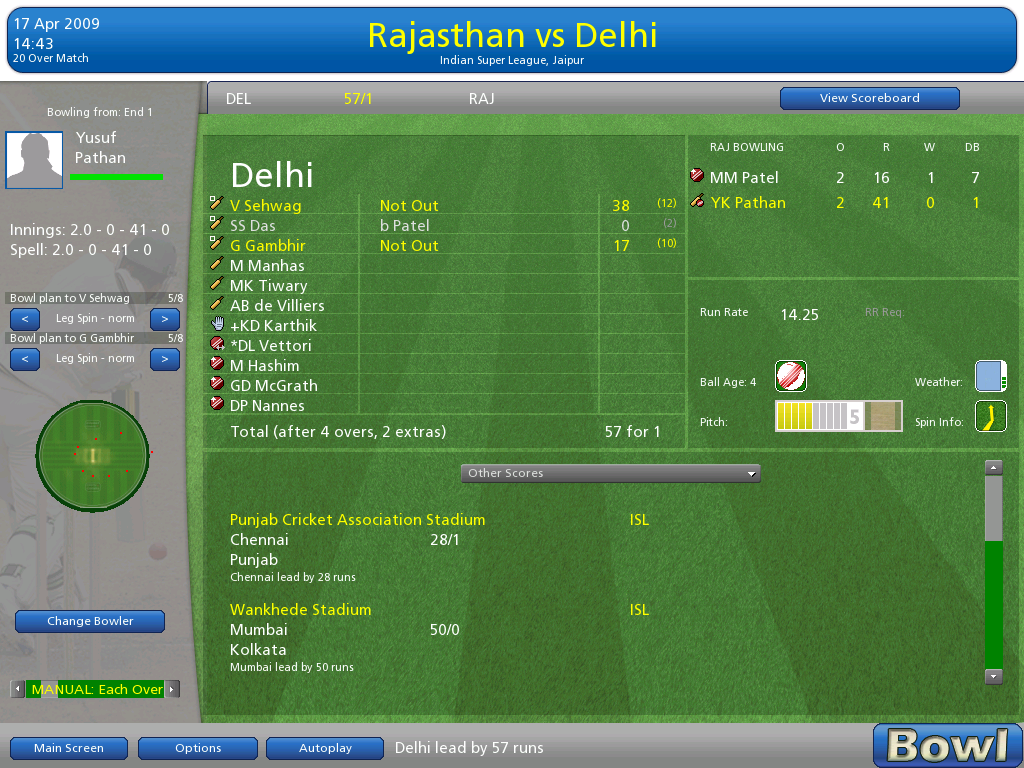
Task: Click the left arrow of the manual control selector
Action: click(18, 689)
